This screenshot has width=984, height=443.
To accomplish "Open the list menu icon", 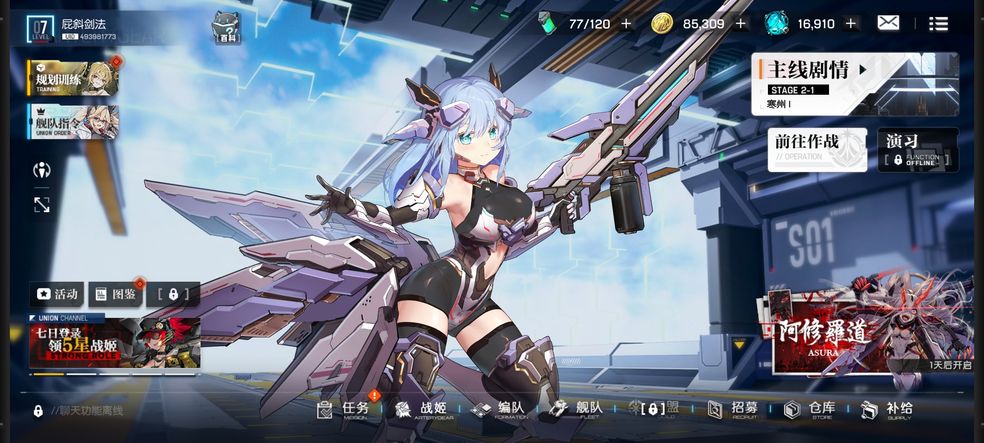I will pyautogui.click(x=938, y=23).
